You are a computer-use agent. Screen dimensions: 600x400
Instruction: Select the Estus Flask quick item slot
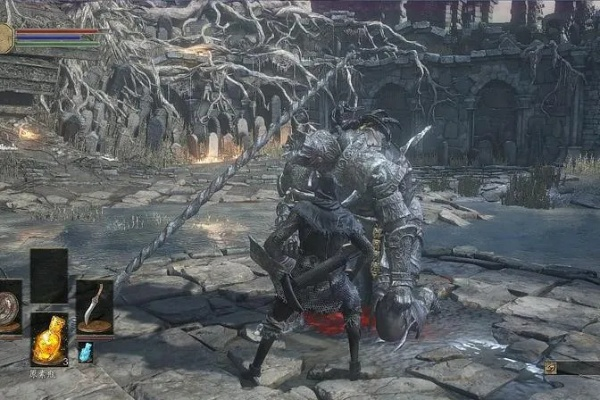(49, 339)
